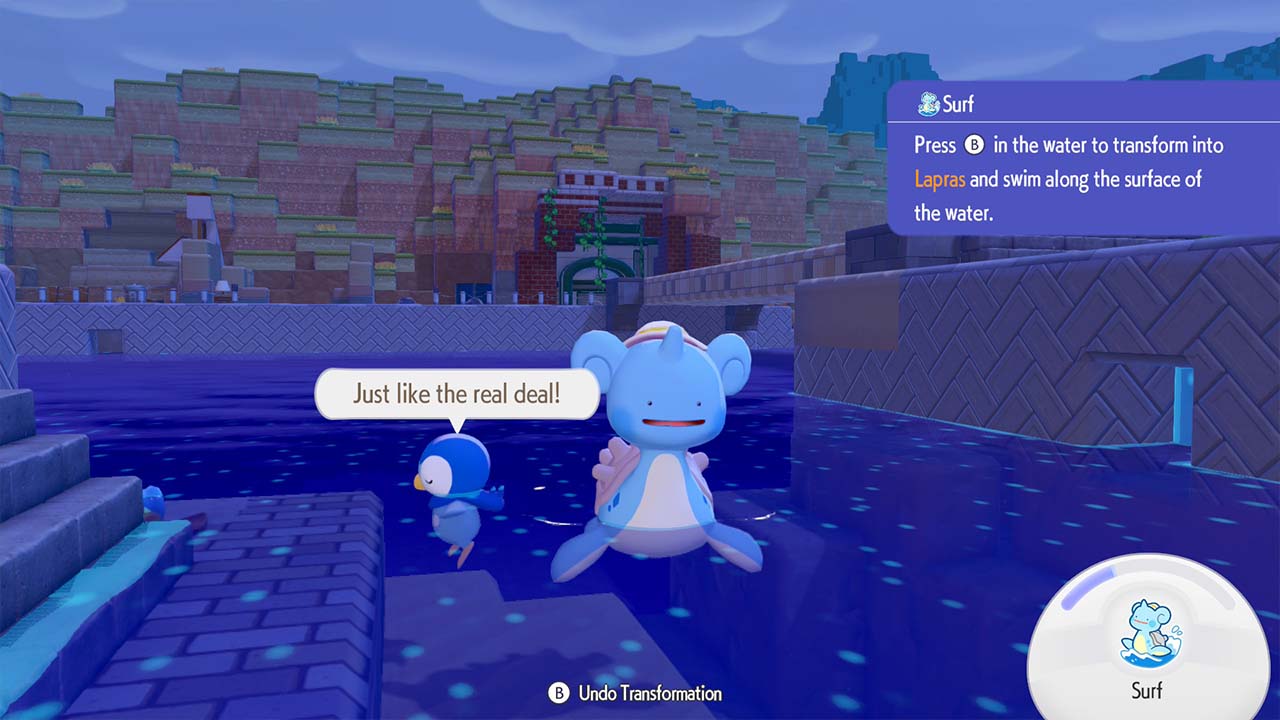The image size is (1280, 720).
Task: Click the Surf tutorial tip panel
Action: (1082, 160)
